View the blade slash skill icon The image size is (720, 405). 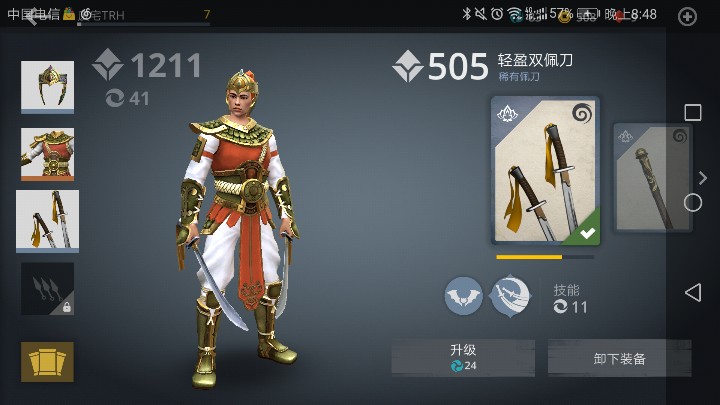[x=510, y=296]
